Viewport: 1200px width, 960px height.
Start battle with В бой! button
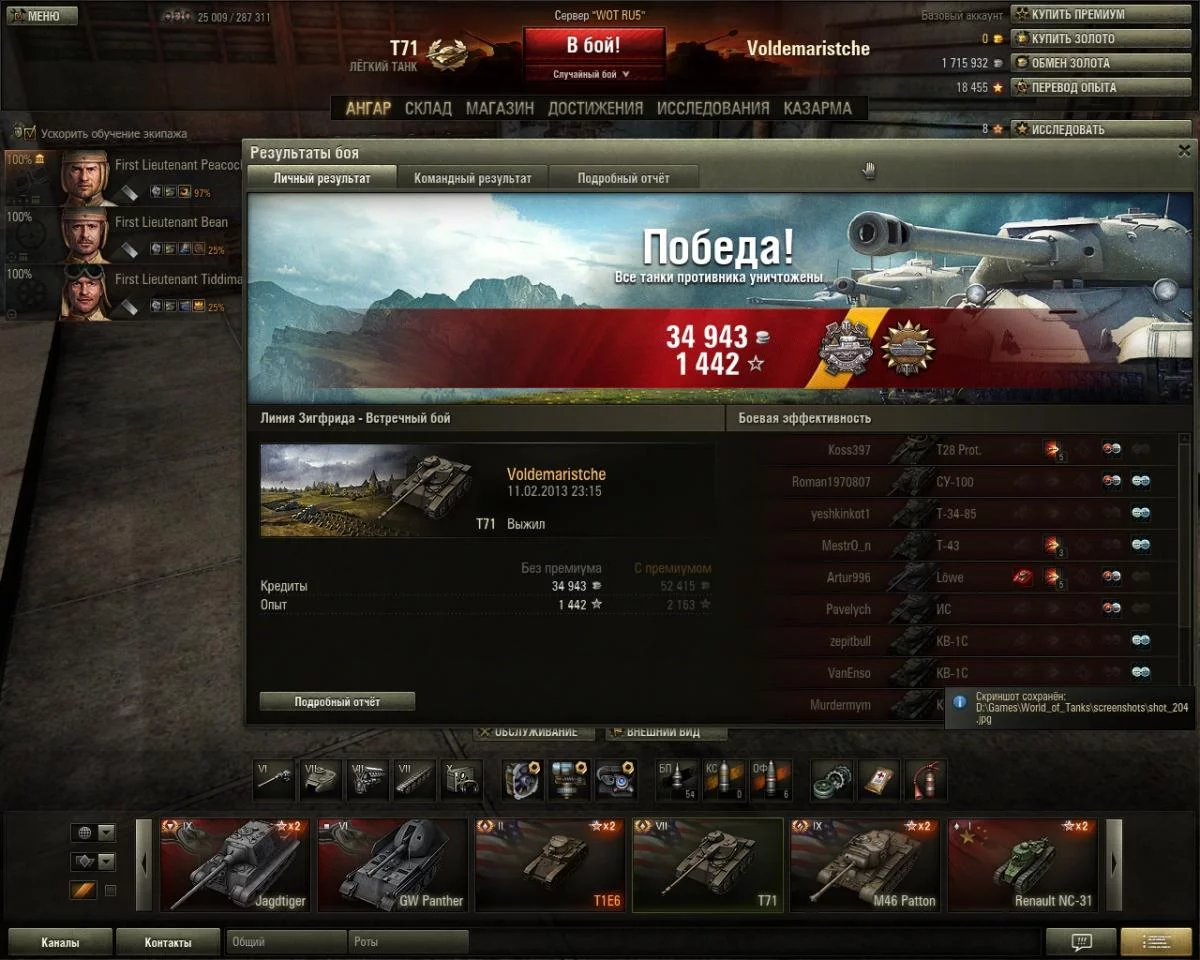point(594,46)
